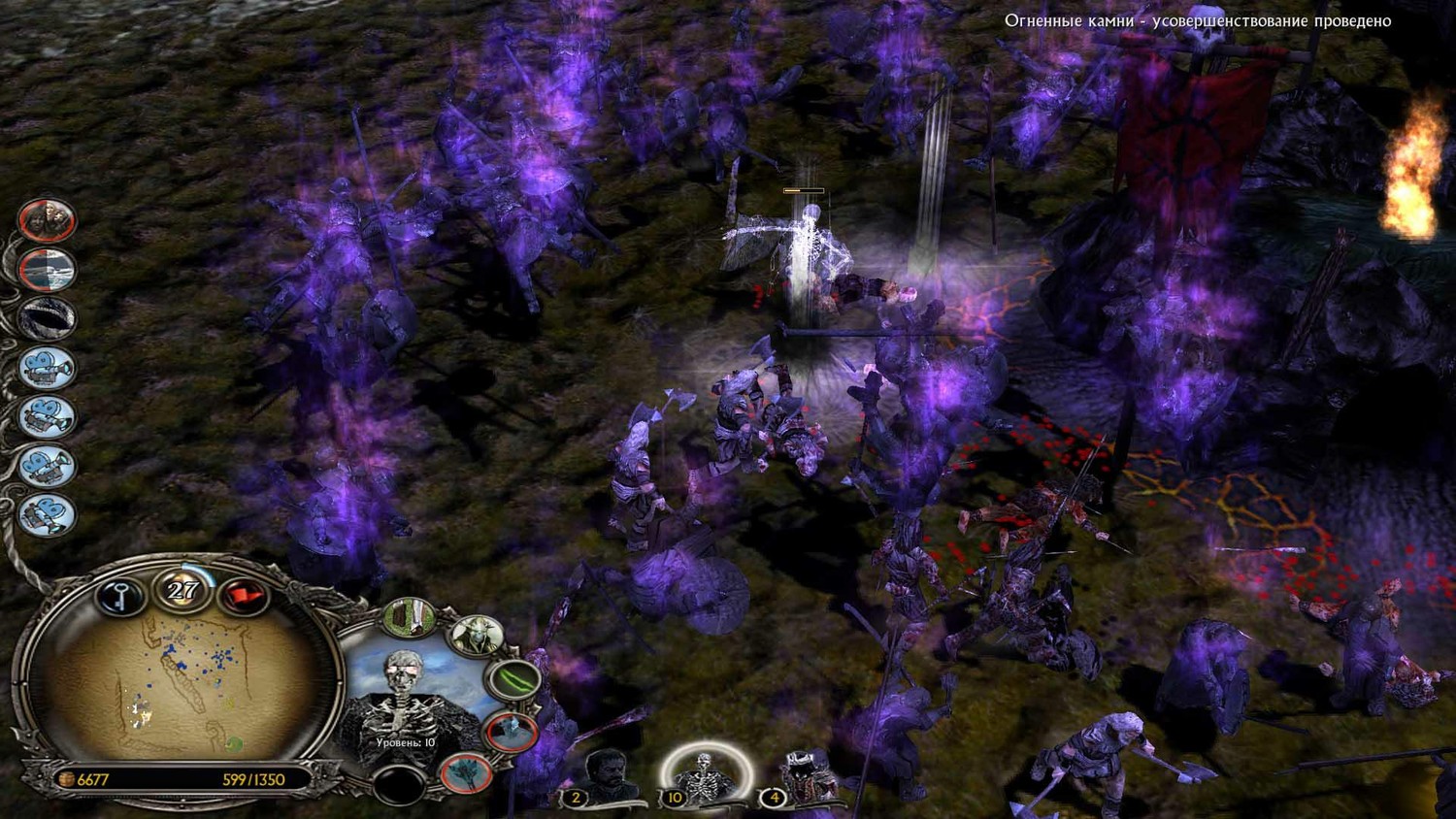Select the skeleton portrait in the command panel
1456x819 pixels.
[405, 699]
